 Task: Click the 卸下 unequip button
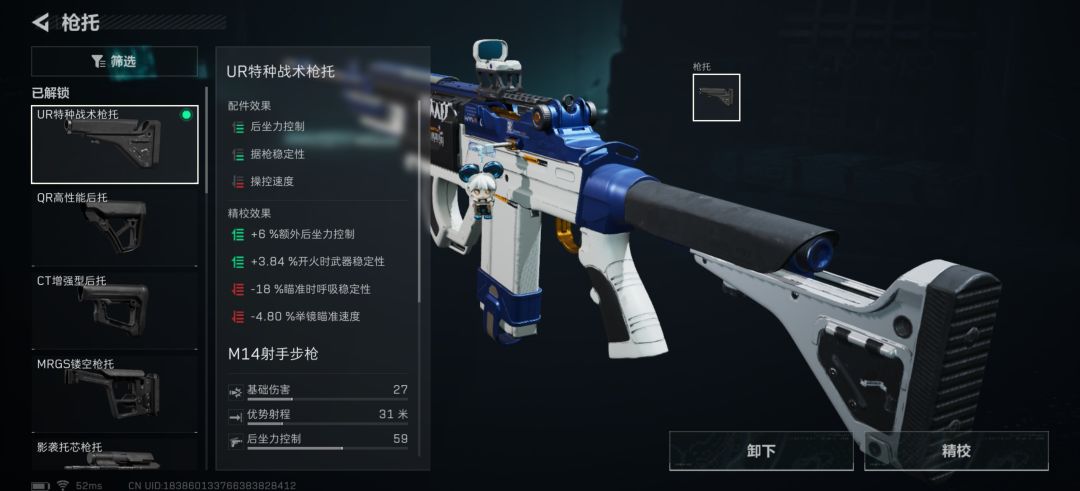click(x=761, y=451)
